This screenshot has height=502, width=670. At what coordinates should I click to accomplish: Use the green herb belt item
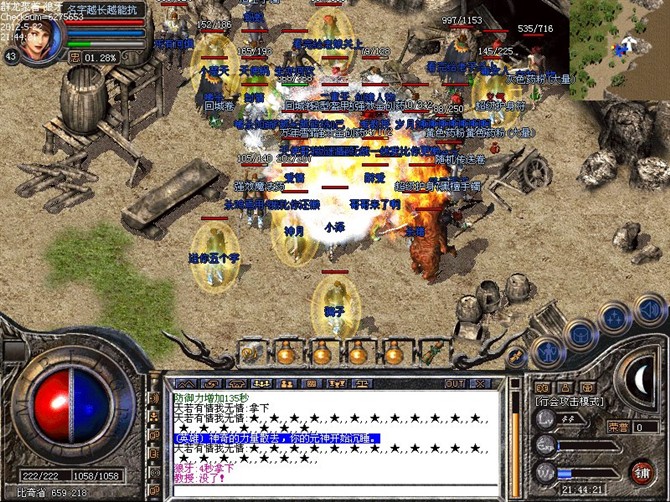coord(430,352)
